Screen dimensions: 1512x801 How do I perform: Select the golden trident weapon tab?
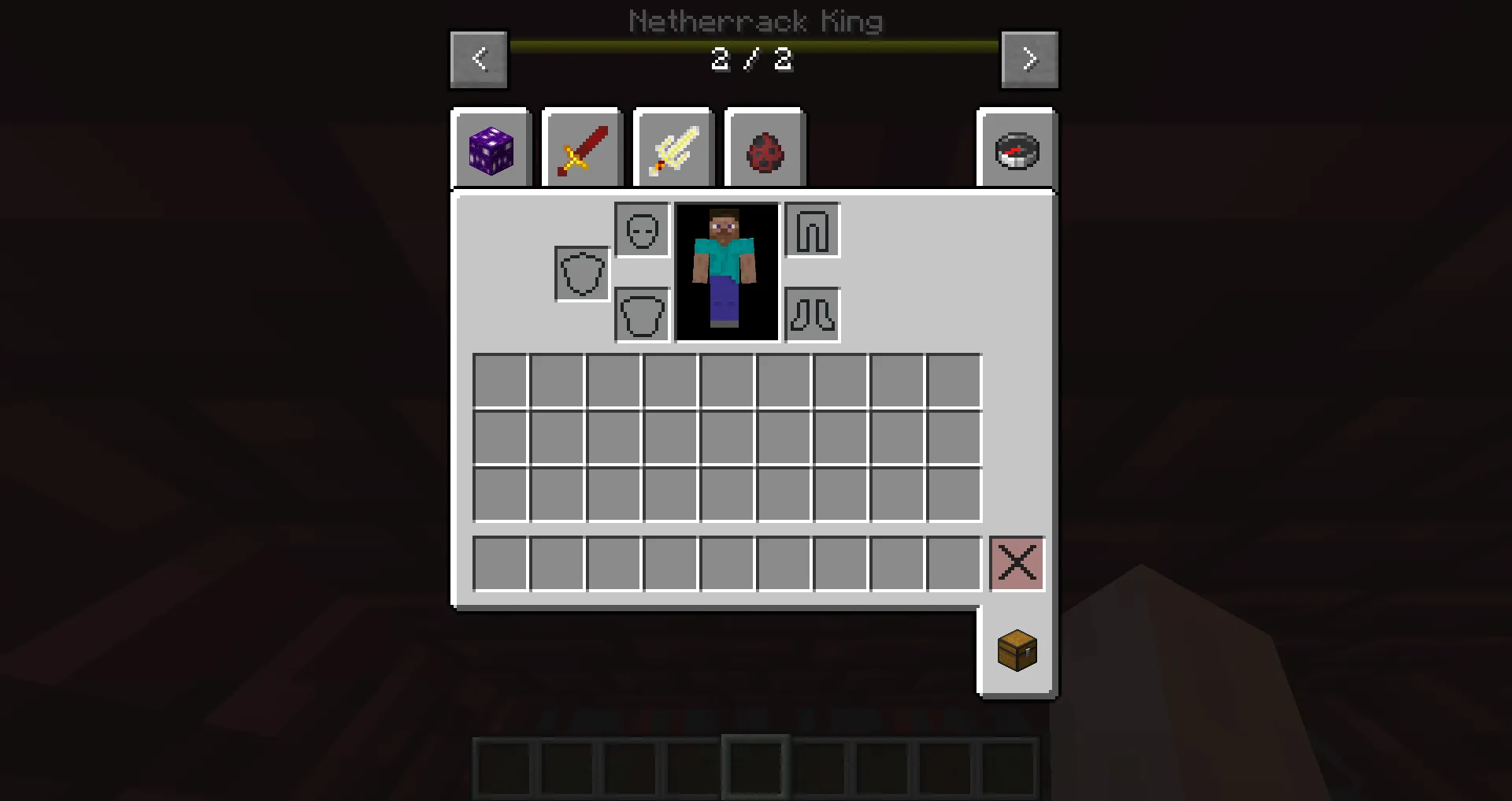point(673,150)
